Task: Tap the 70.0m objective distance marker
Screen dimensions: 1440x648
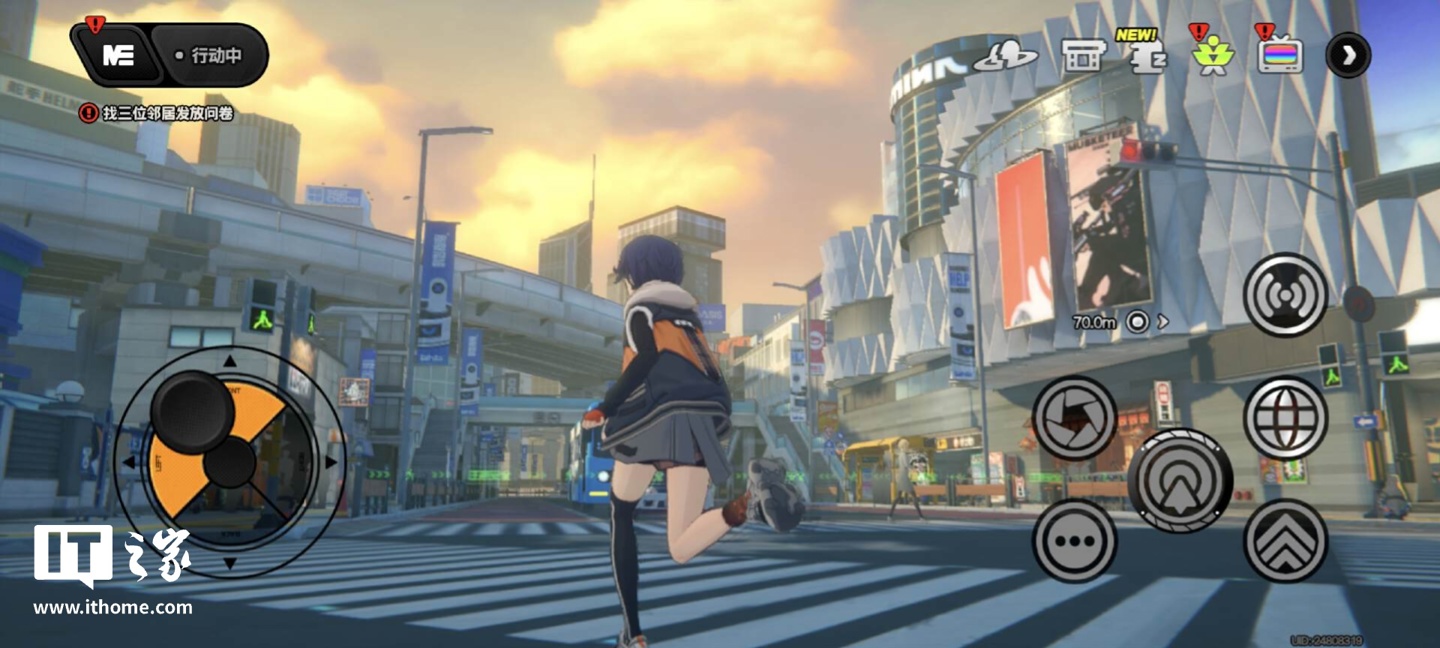Action: (1118, 322)
